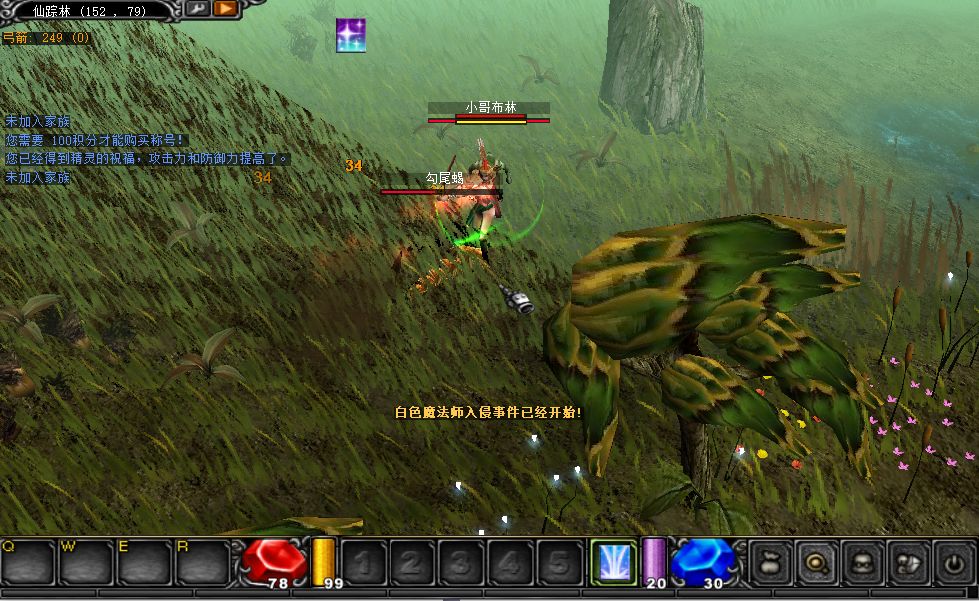Activate the glowing blue-white skill icon
This screenshot has height=601, width=979.
[613, 562]
